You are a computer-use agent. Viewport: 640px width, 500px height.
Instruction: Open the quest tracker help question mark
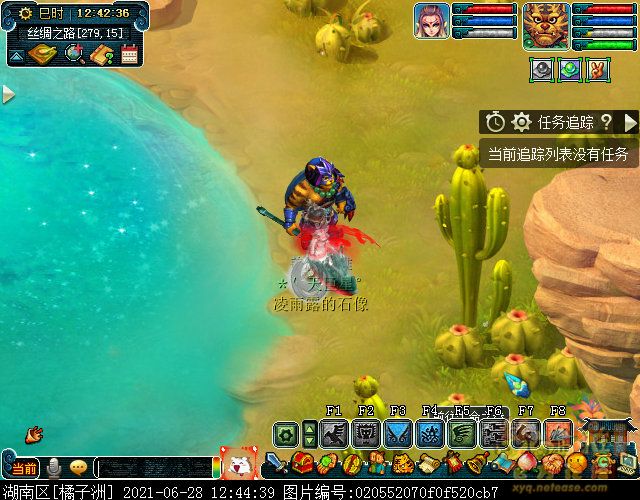[x=605, y=122]
